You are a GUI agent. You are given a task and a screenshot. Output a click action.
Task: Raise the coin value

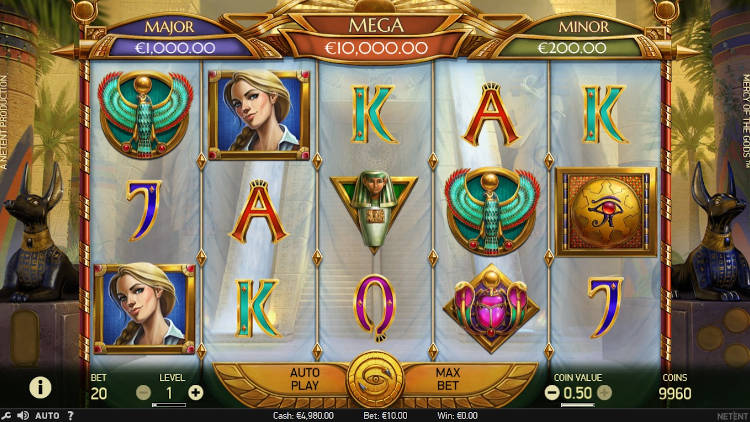tap(606, 392)
